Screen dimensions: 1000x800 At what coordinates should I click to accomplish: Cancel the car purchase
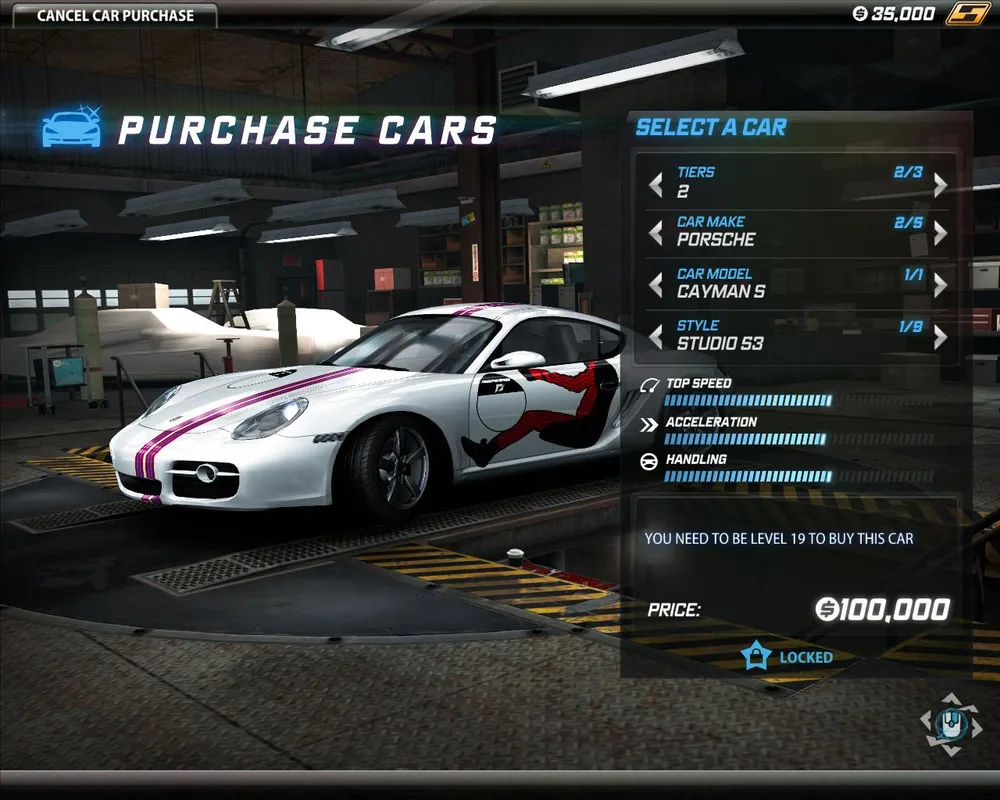(115, 16)
